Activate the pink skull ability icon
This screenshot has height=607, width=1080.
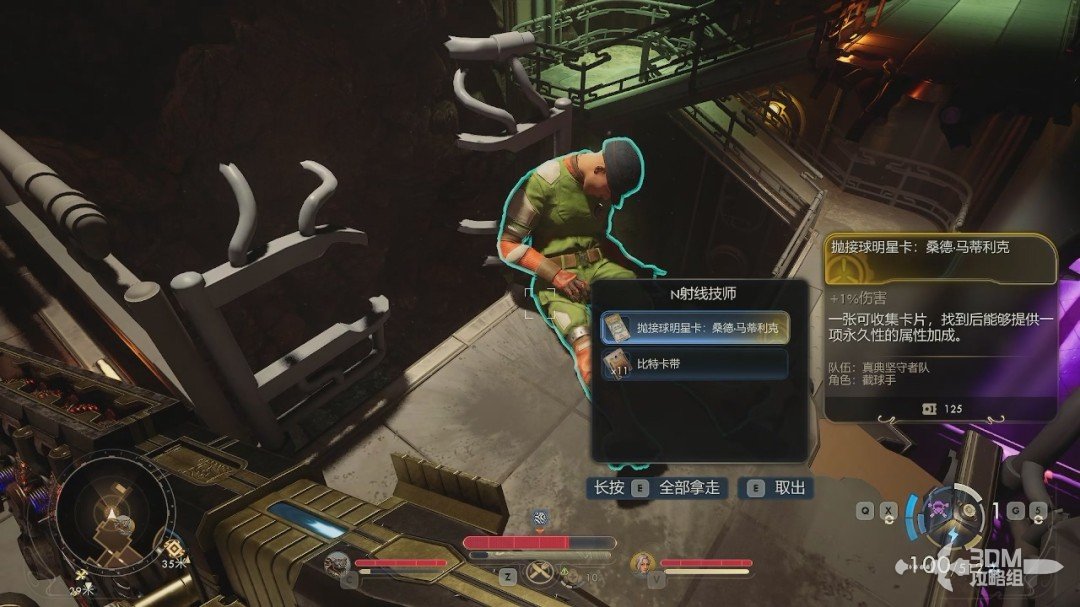939,507
